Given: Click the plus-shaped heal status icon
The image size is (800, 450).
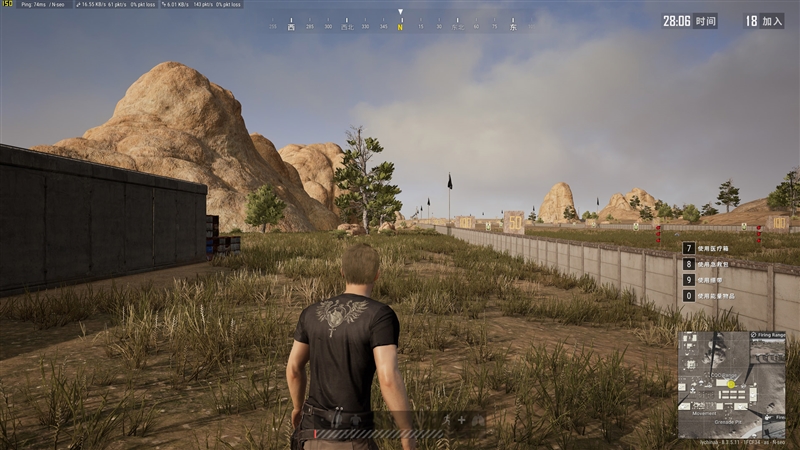Looking at the screenshot, I should point(461,420).
